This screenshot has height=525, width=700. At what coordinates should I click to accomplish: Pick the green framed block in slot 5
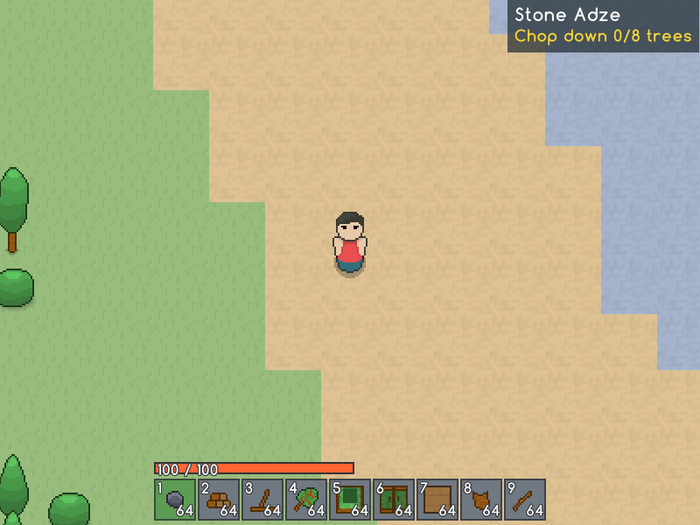point(350,499)
